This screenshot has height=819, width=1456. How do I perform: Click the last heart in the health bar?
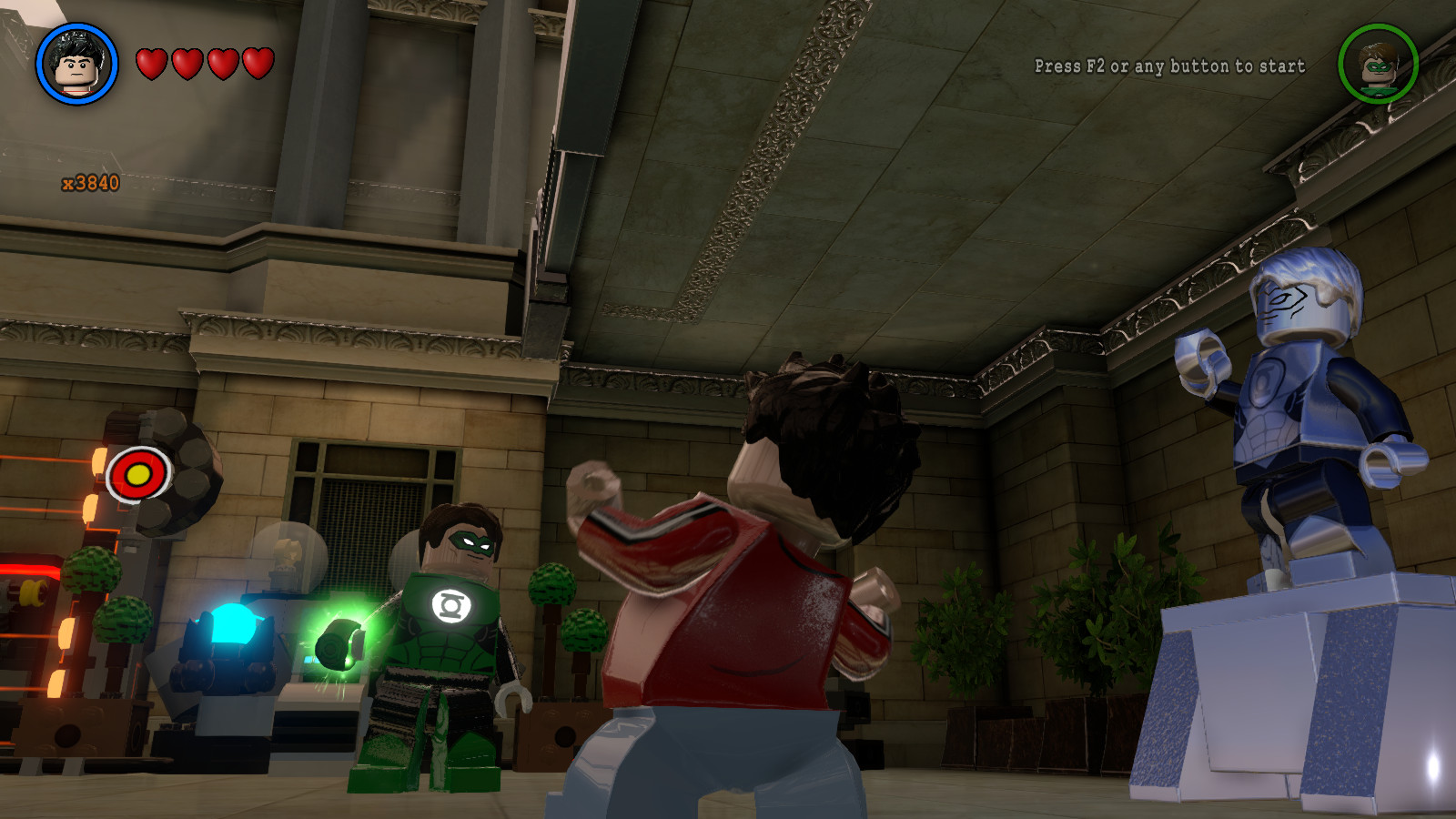point(258,62)
